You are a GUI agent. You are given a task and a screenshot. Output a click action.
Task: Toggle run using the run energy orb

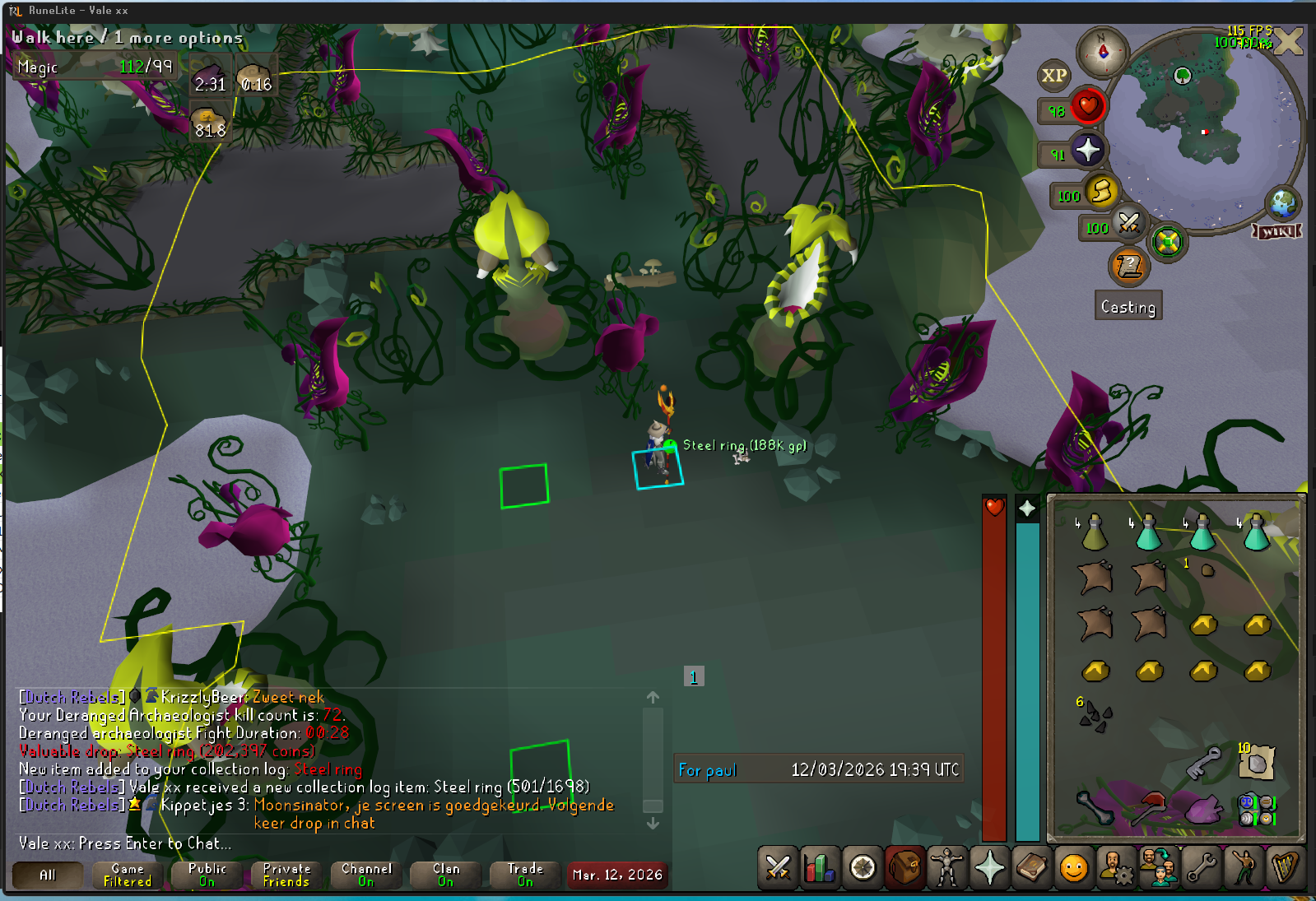[1101, 193]
